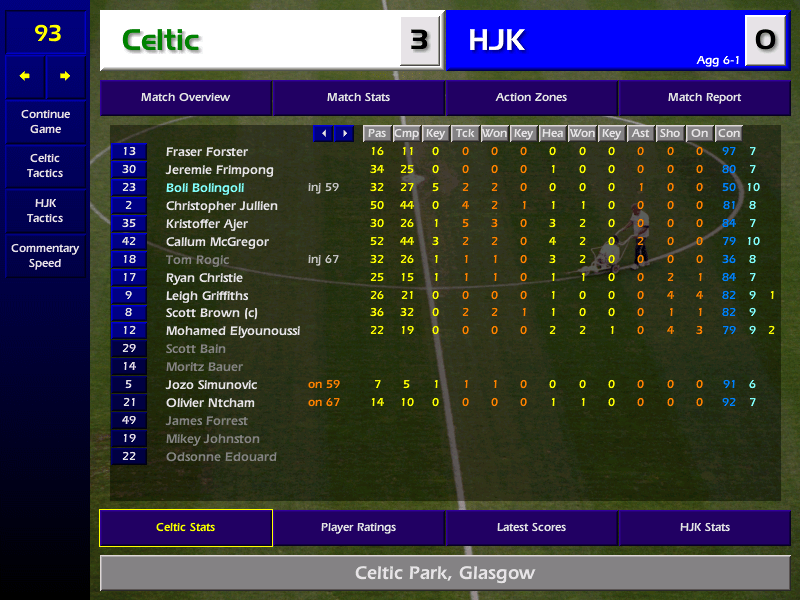Click the stats column right scroll arrow
Screen dimensions: 800x600
coord(344,133)
